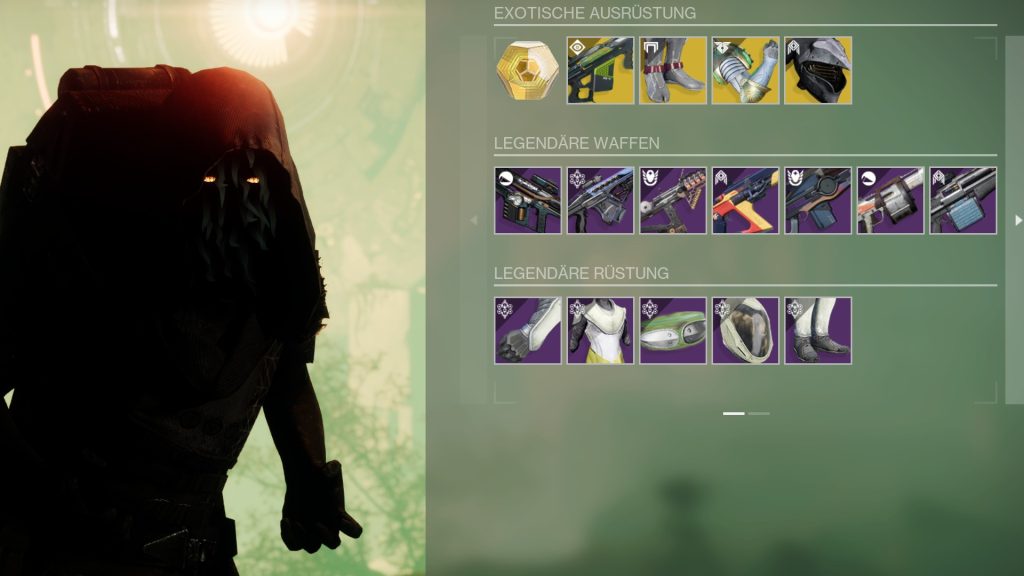
Task: Switch to the second page indicator
Action: (x=759, y=412)
